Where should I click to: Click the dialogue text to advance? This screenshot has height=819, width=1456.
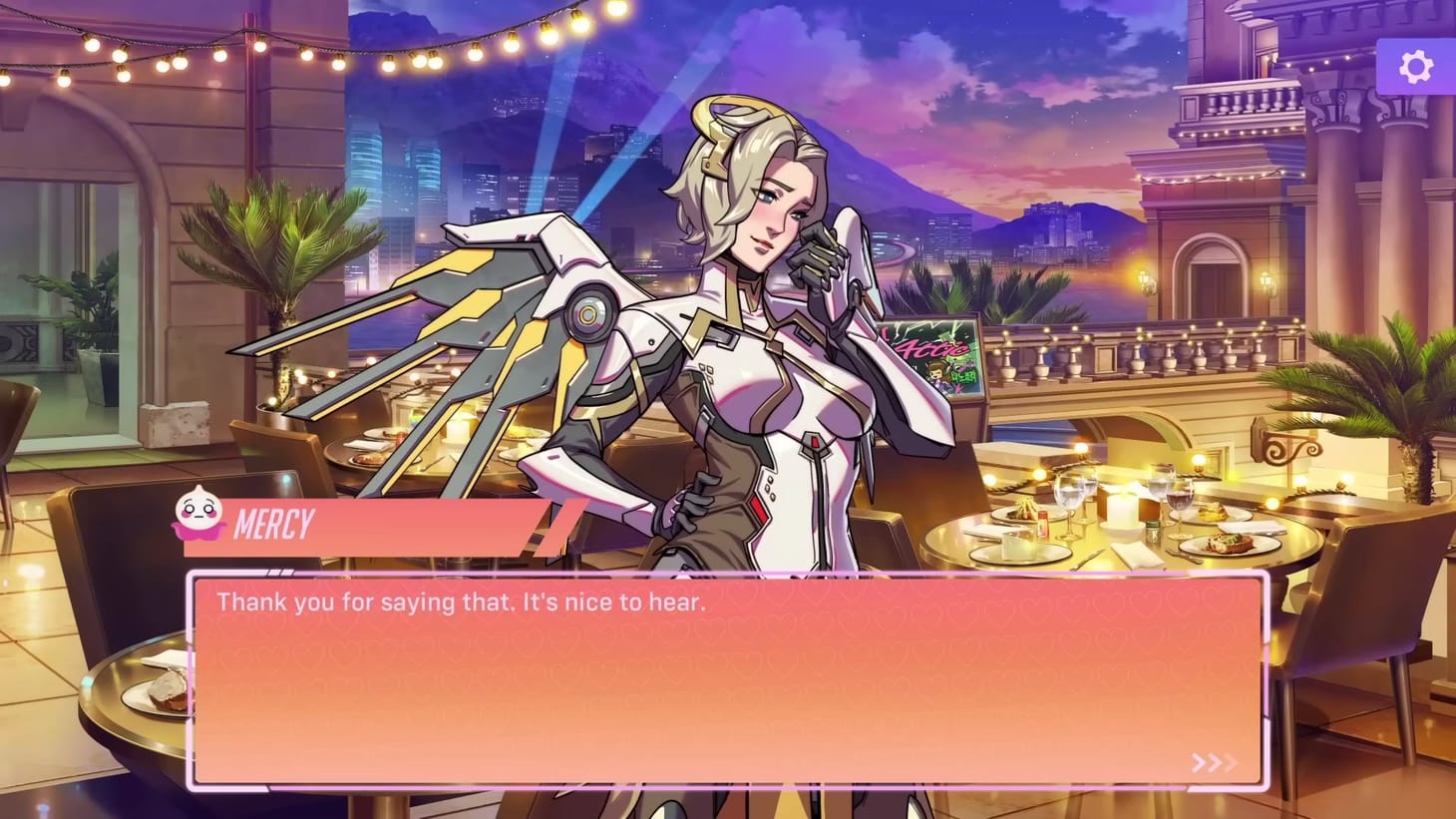[x=457, y=602]
